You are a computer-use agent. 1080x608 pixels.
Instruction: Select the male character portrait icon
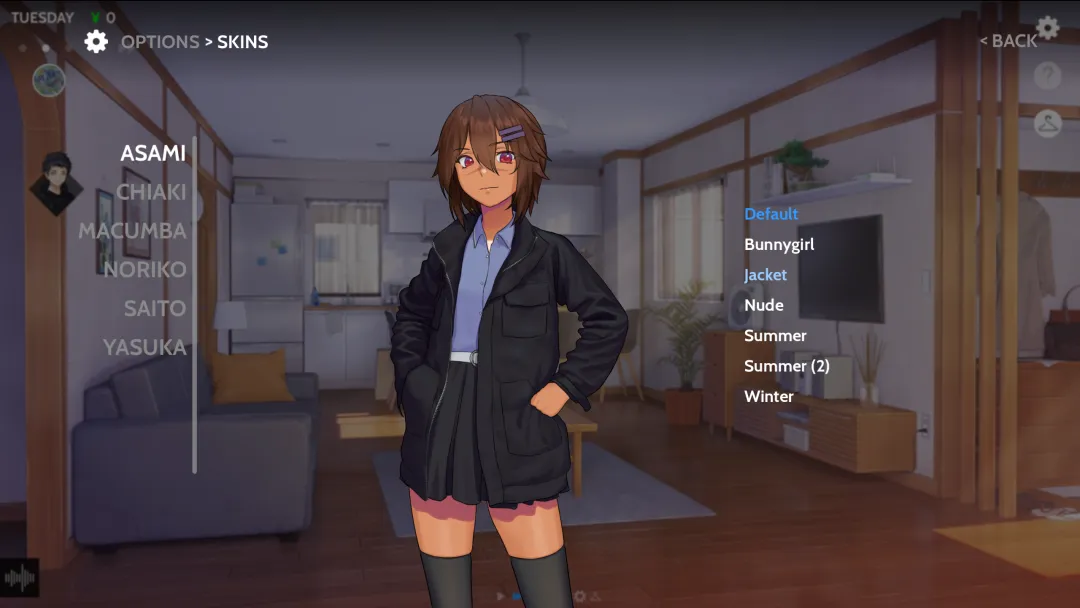pos(56,182)
